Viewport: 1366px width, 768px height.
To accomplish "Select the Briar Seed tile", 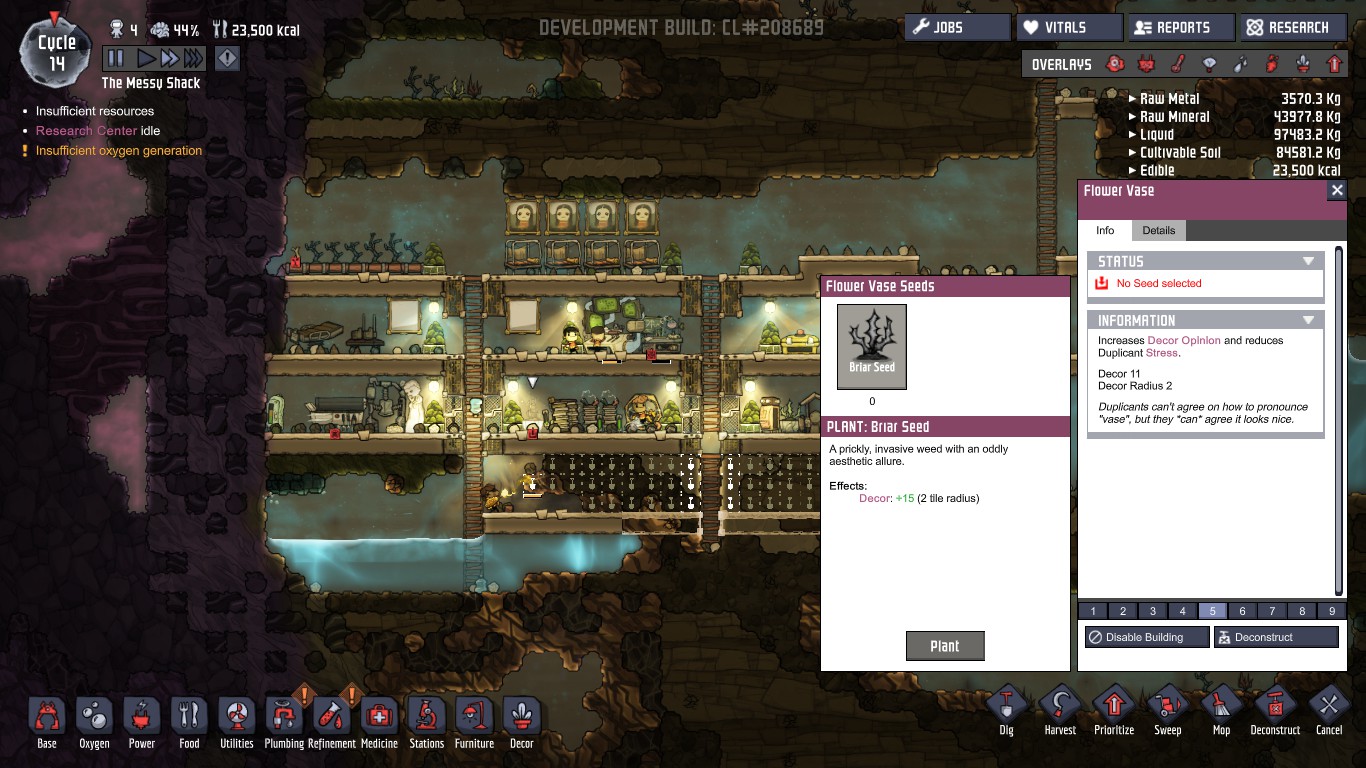I will click(872, 346).
